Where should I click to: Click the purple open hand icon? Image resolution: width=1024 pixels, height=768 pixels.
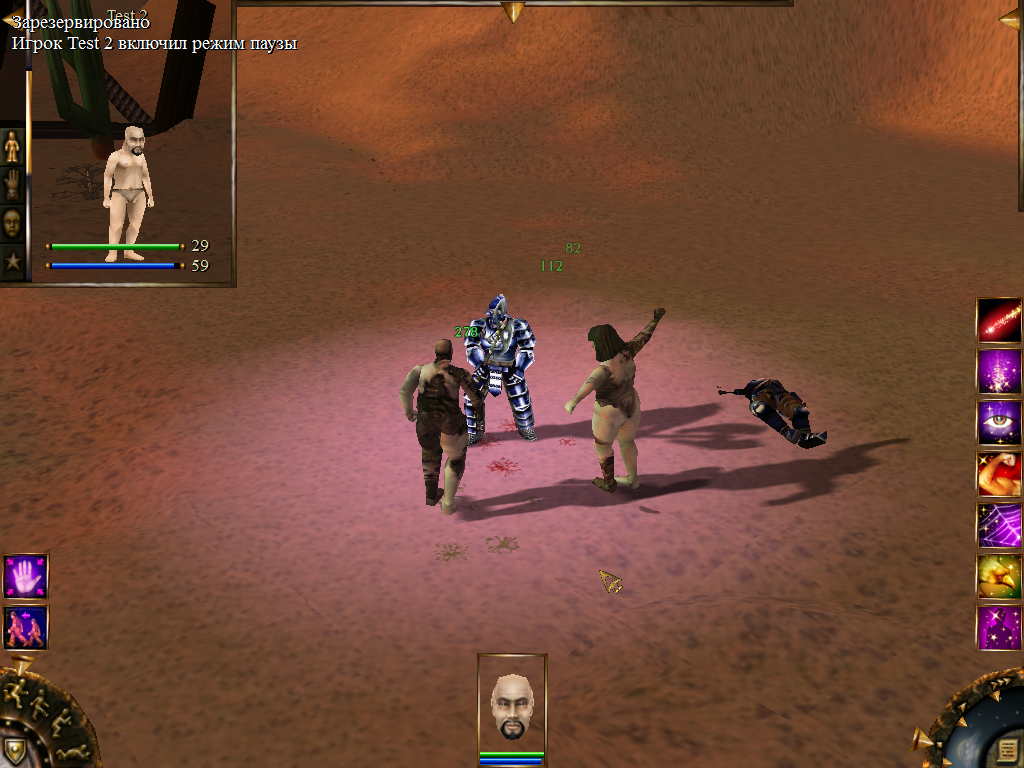(25, 577)
